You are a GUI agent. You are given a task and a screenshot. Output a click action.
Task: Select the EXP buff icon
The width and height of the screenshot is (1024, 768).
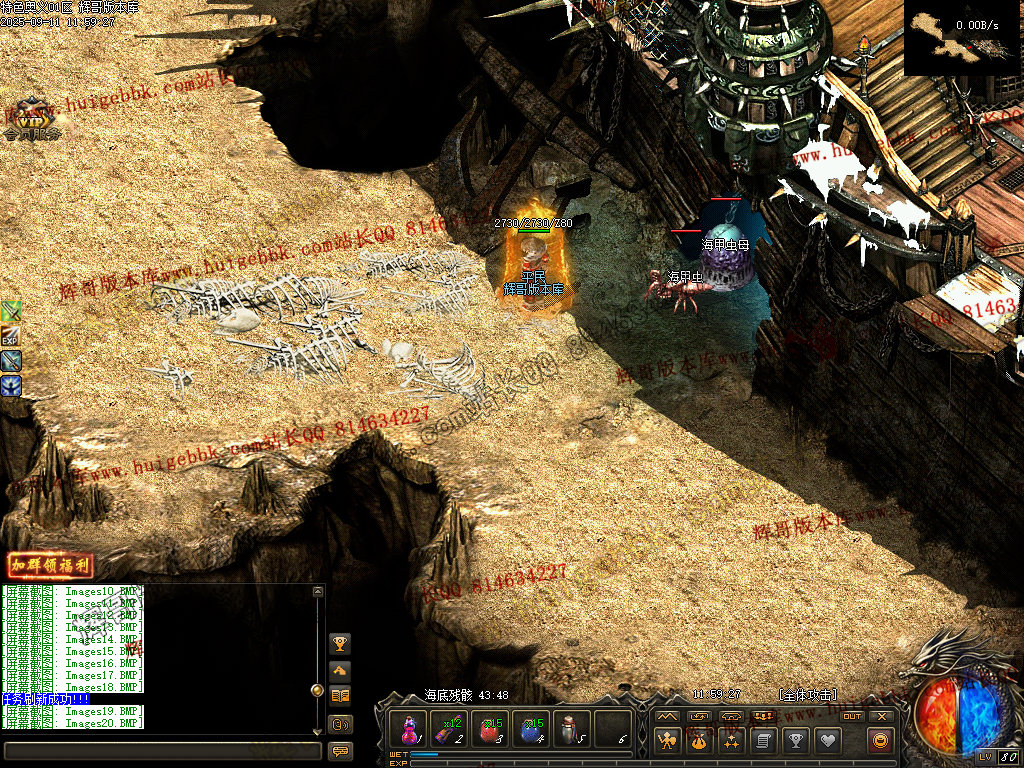click(11, 336)
